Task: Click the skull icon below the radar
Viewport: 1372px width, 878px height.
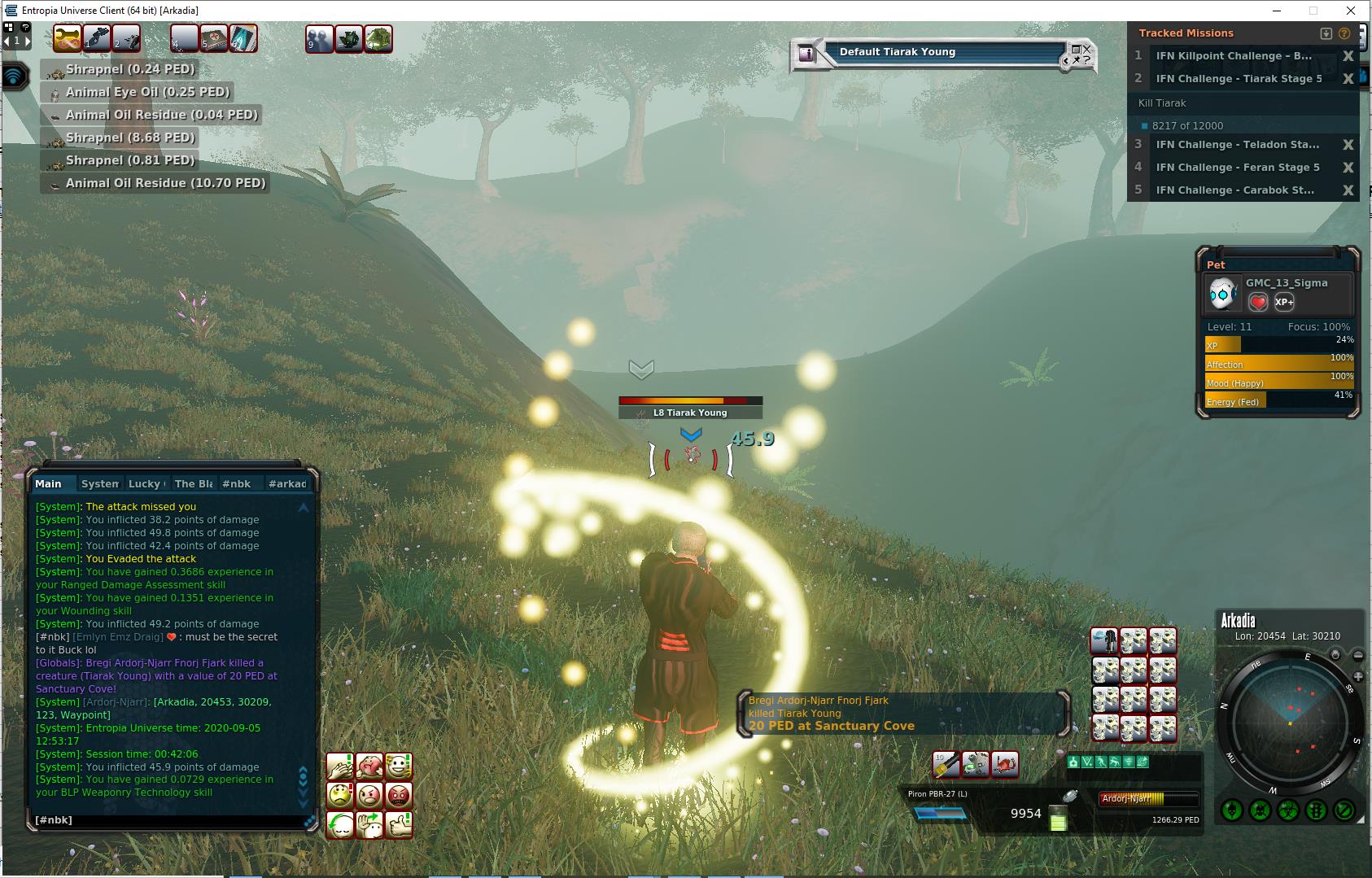Action: coord(1231,810)
